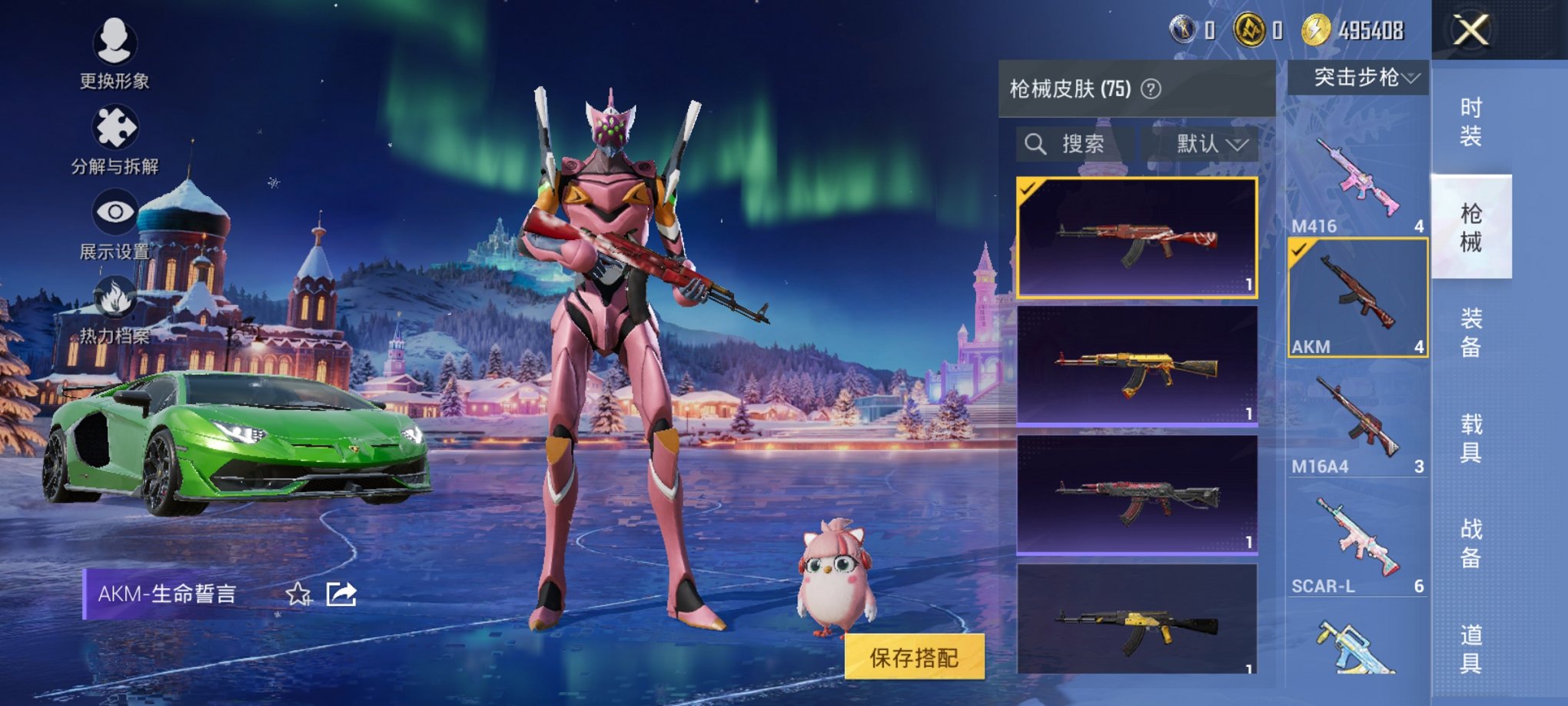
Task: Select the SCAR-L weapon category
Action: pyautogui.click(x=1357, y=542)
